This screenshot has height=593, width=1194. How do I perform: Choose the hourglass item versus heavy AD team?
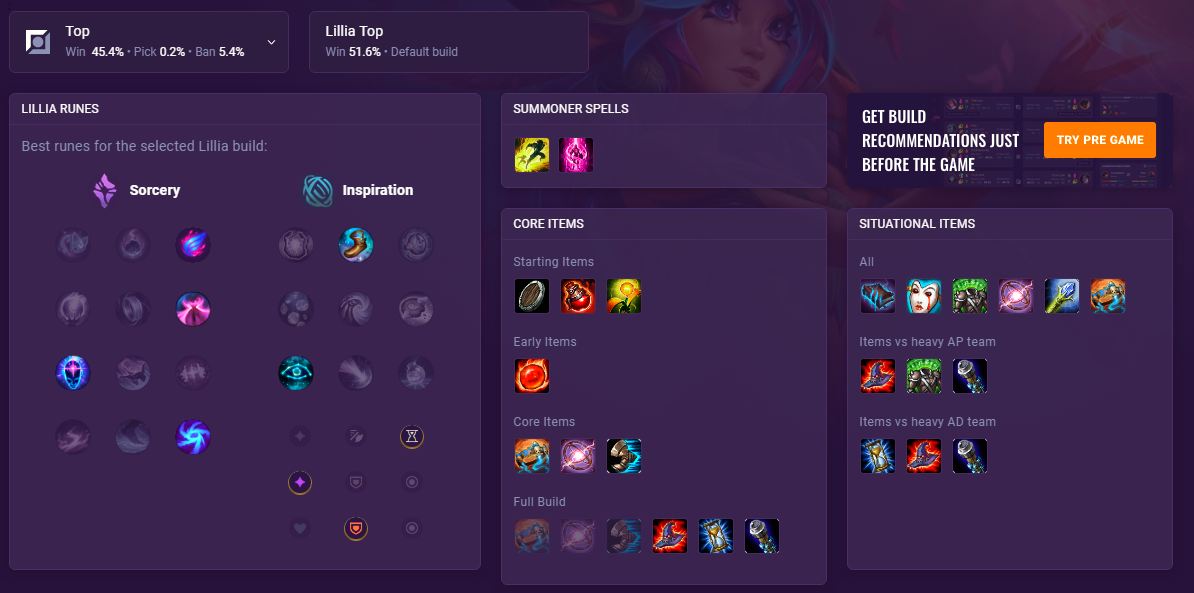pos(878,456)
